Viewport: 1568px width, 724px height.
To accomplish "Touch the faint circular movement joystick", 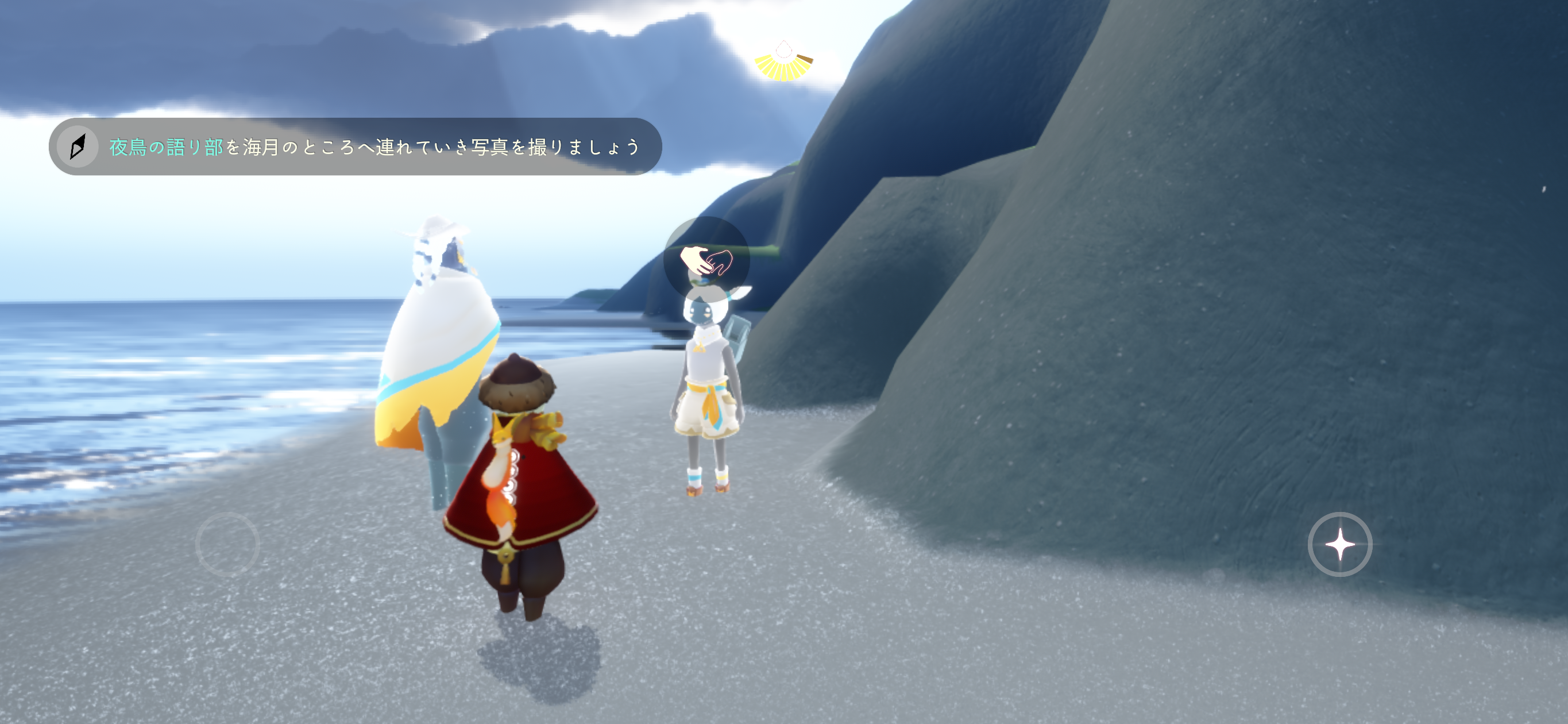I will point(227,544).
